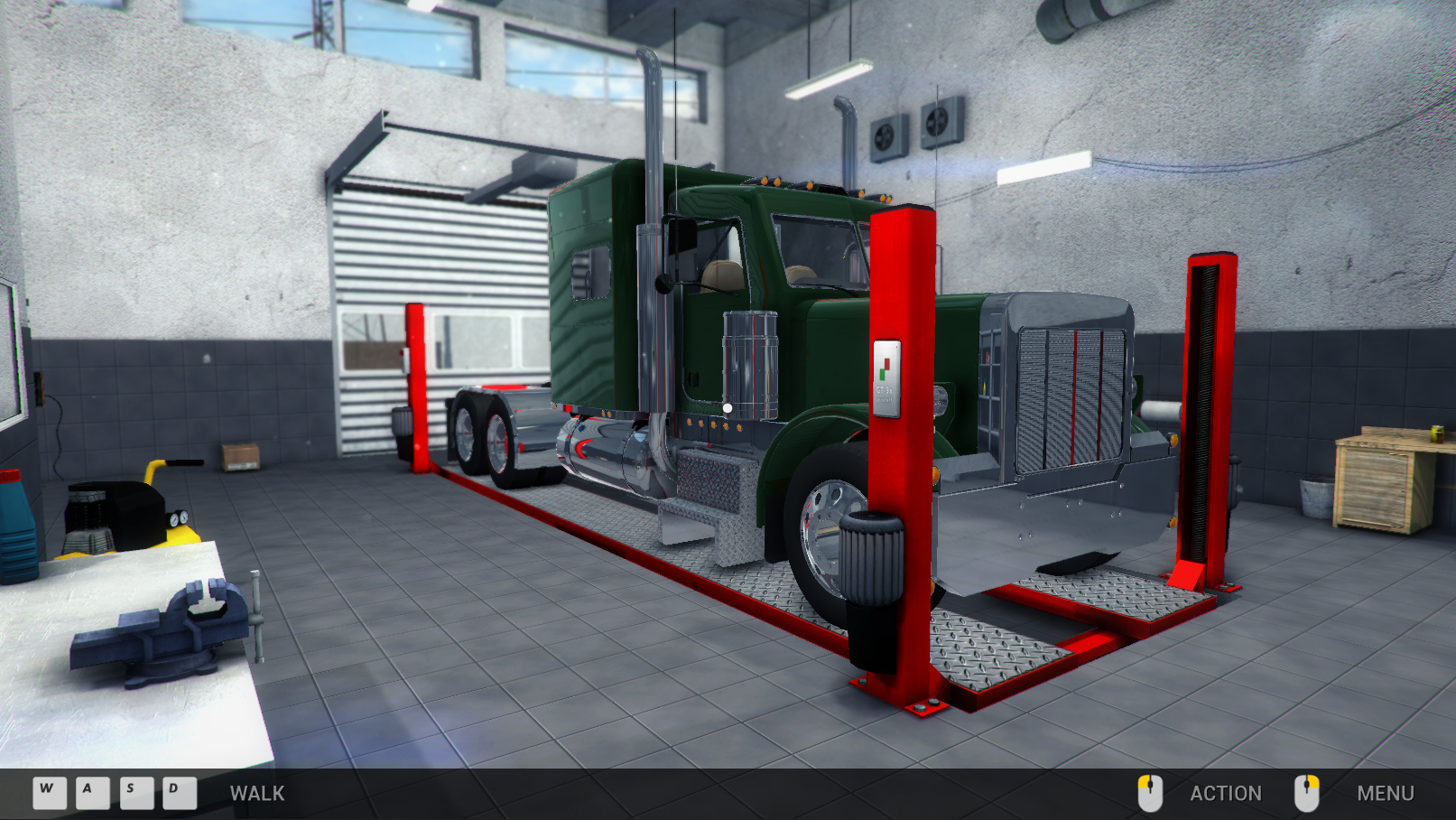Click the ACTION label text
Screen dimensions: 1456x820
point(1225,794)
